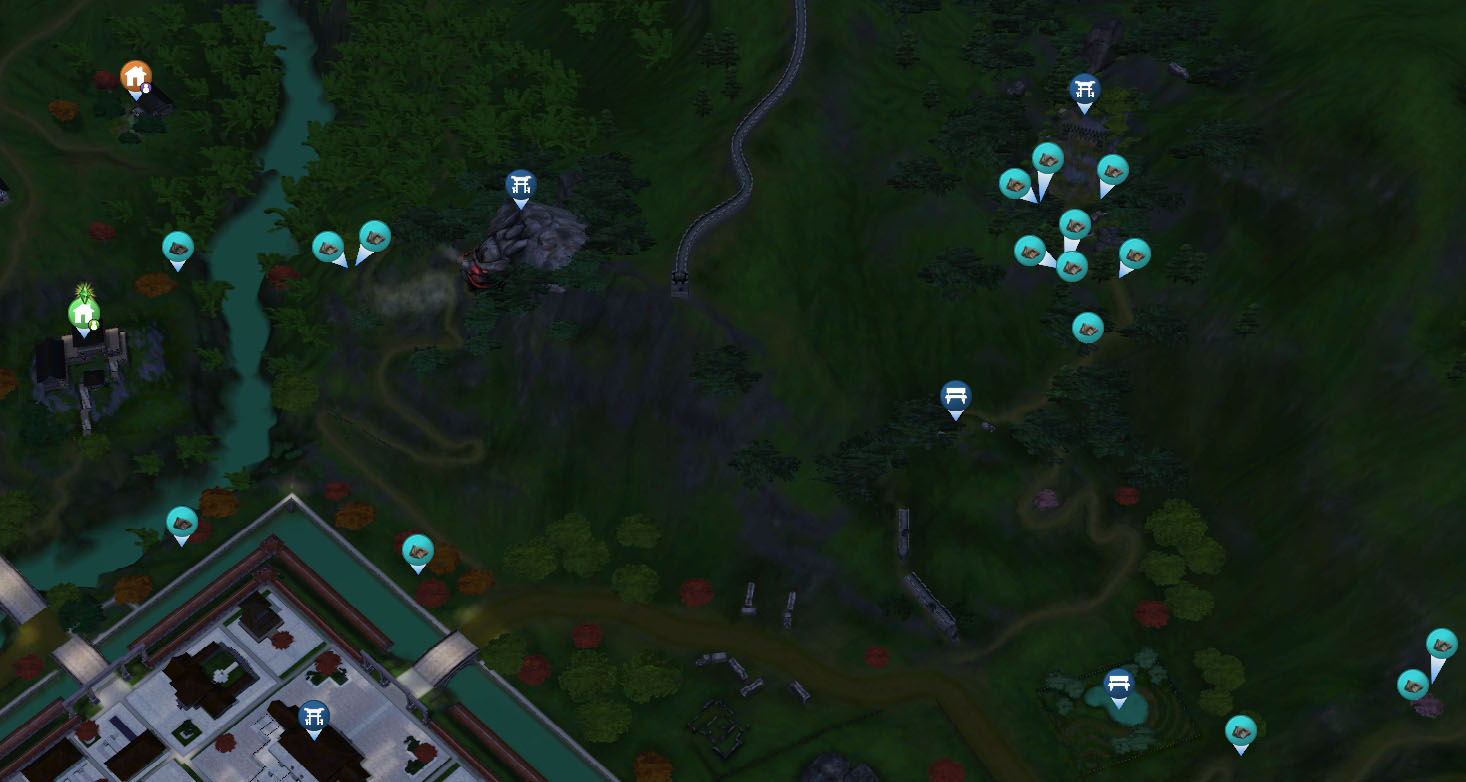Select the lone rock marker left of the river
The height and width of the screenshot is (782, 1466).
[178, 247]
